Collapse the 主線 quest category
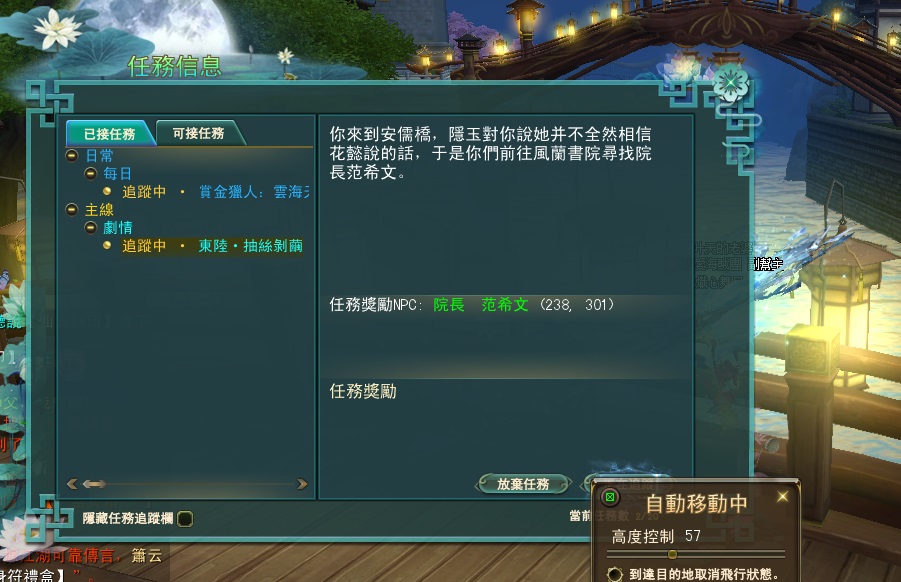901x582 pixels. pyautogui.click(x=72, y=210)
